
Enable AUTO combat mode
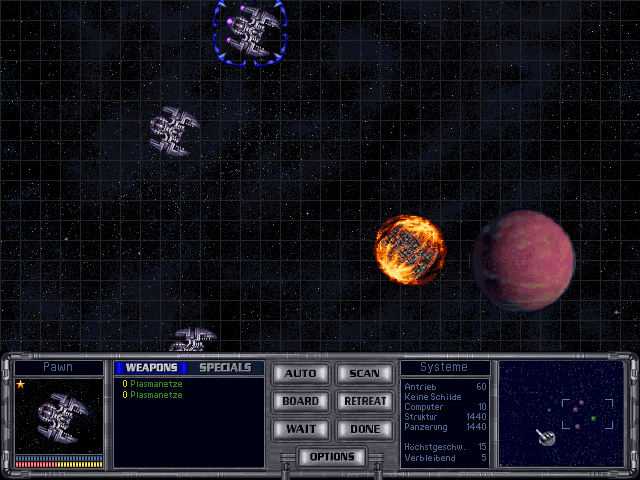[x=300, y=374]
